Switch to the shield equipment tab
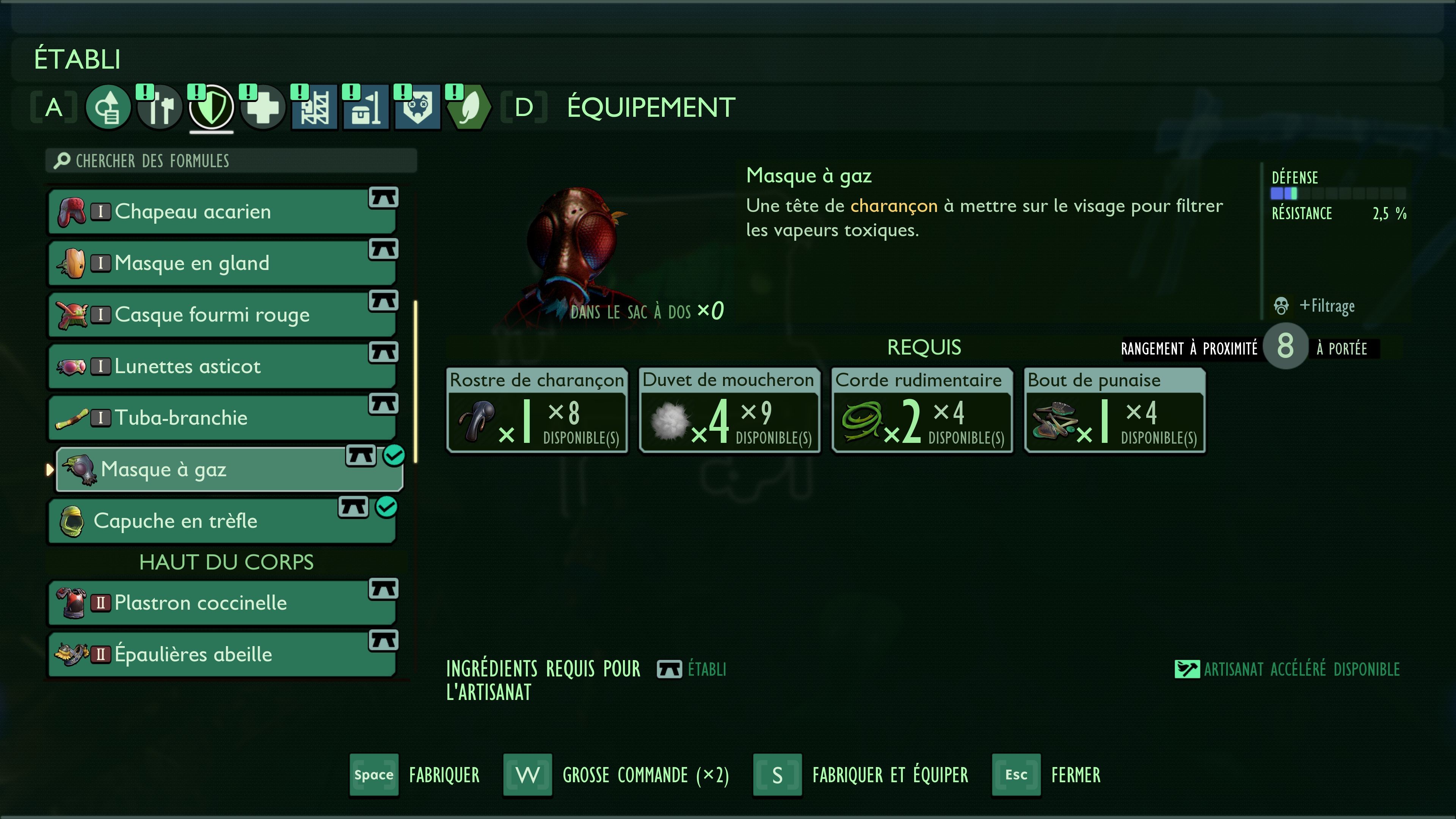Screen dimensions: 1456x819 (212, 107)
